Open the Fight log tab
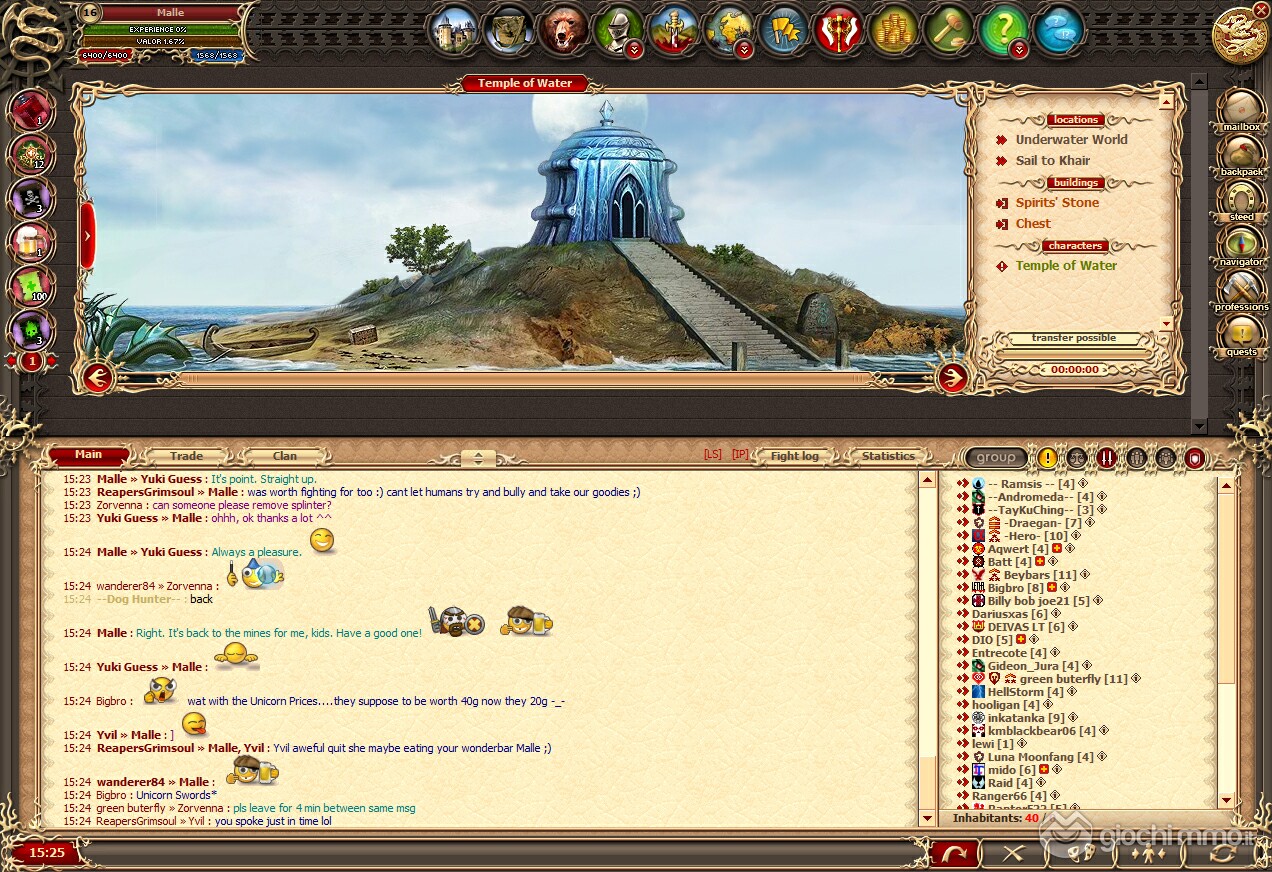 [794, 456]
